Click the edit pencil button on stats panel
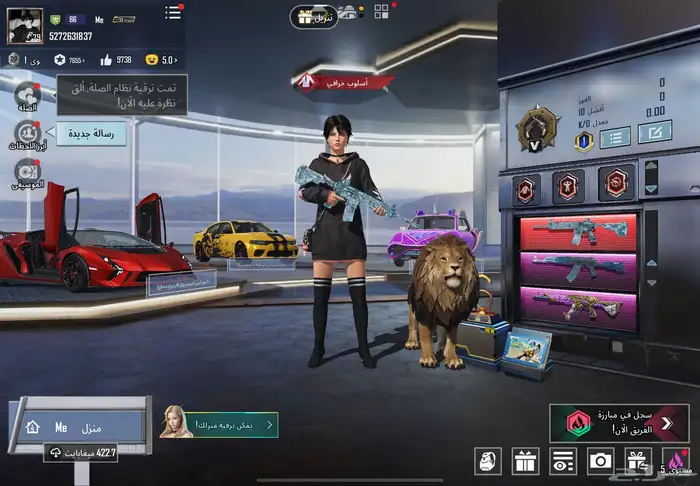 [655, 132]
